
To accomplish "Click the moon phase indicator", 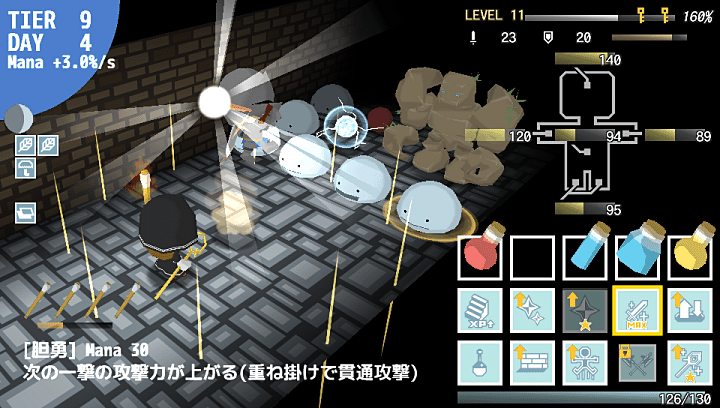I will click(x=15, y=118).
